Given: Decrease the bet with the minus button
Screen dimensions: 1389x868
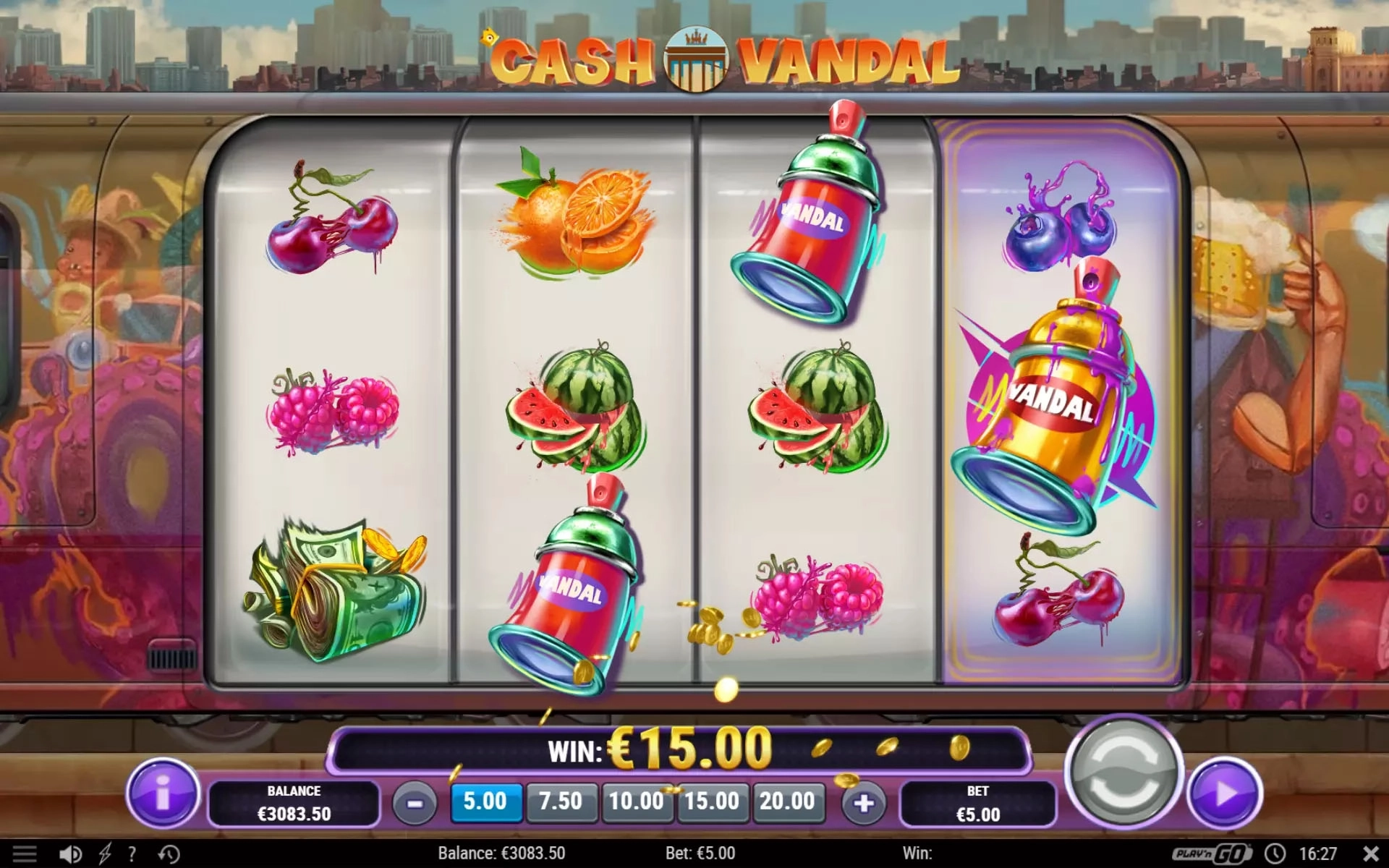Looking at the screenshot, I should [415, 803].
